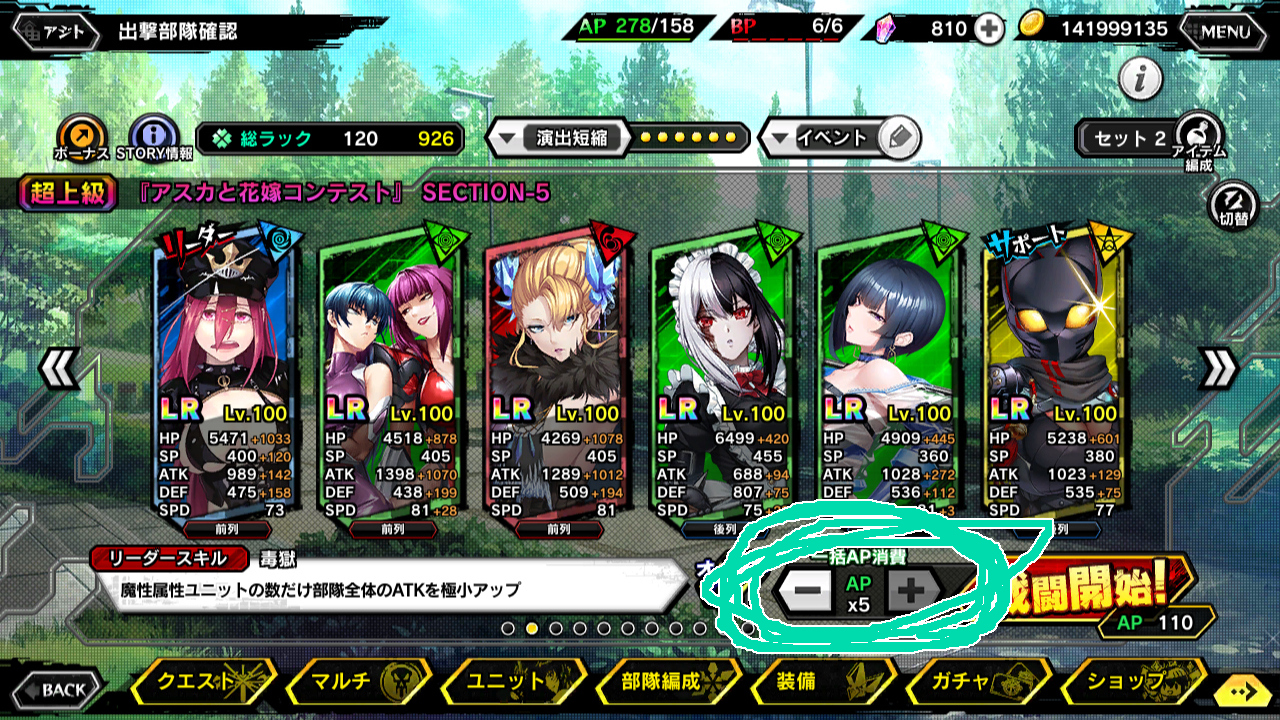
Task: Show the previous party with left arrows
Action: pyautogui.click(x=58, y=370)
